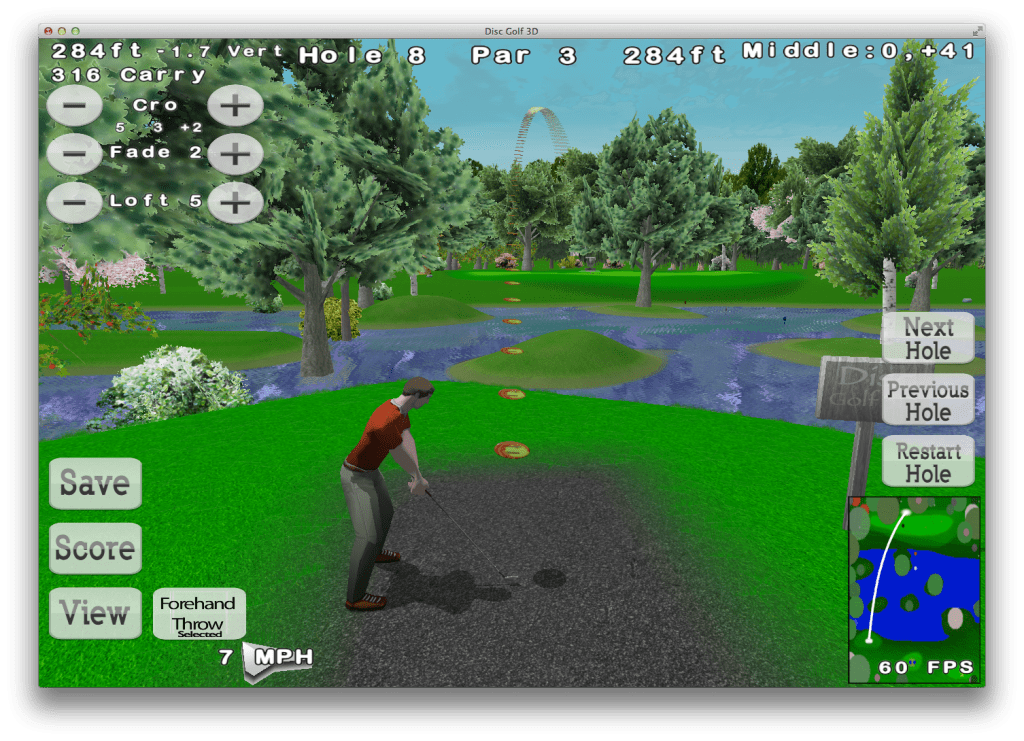Minimize the game window with the yellow button
Screen dimensions: 1024x741
pos(62,33)
